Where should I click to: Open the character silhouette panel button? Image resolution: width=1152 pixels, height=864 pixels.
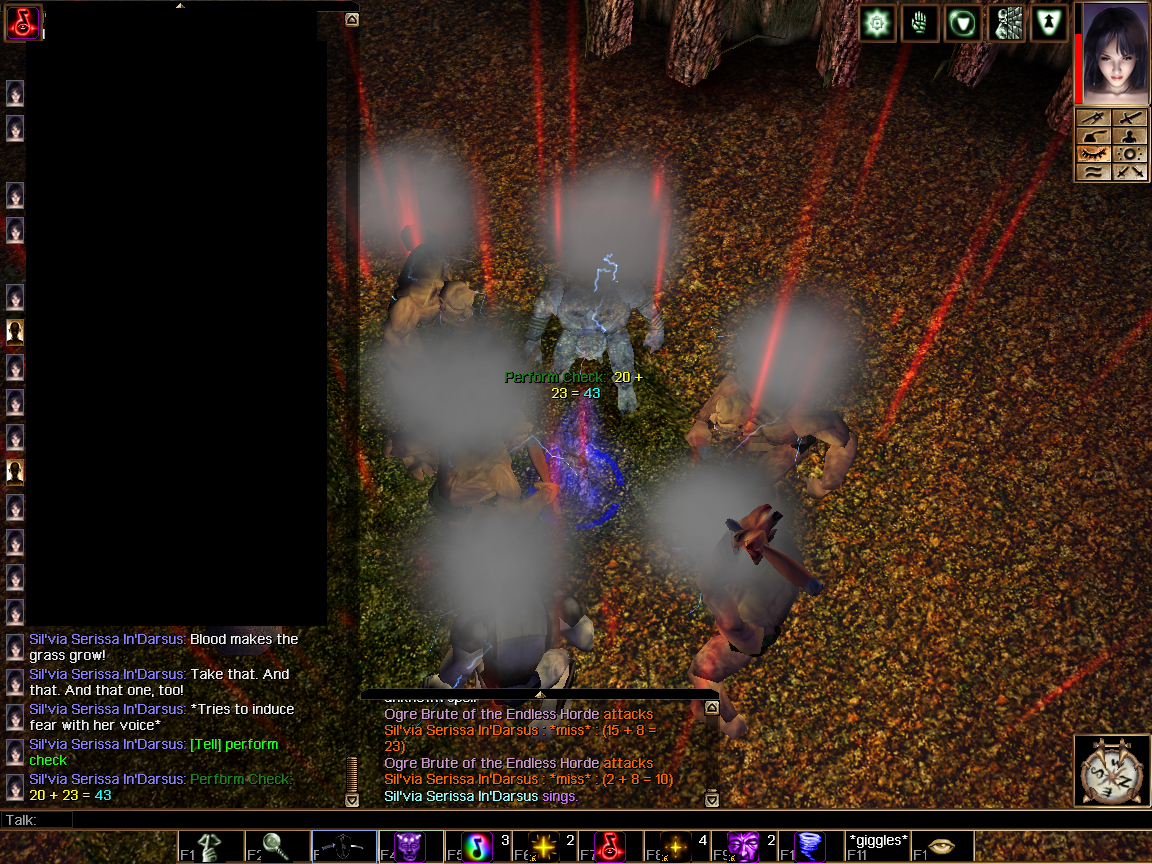tap(1130, 136)
